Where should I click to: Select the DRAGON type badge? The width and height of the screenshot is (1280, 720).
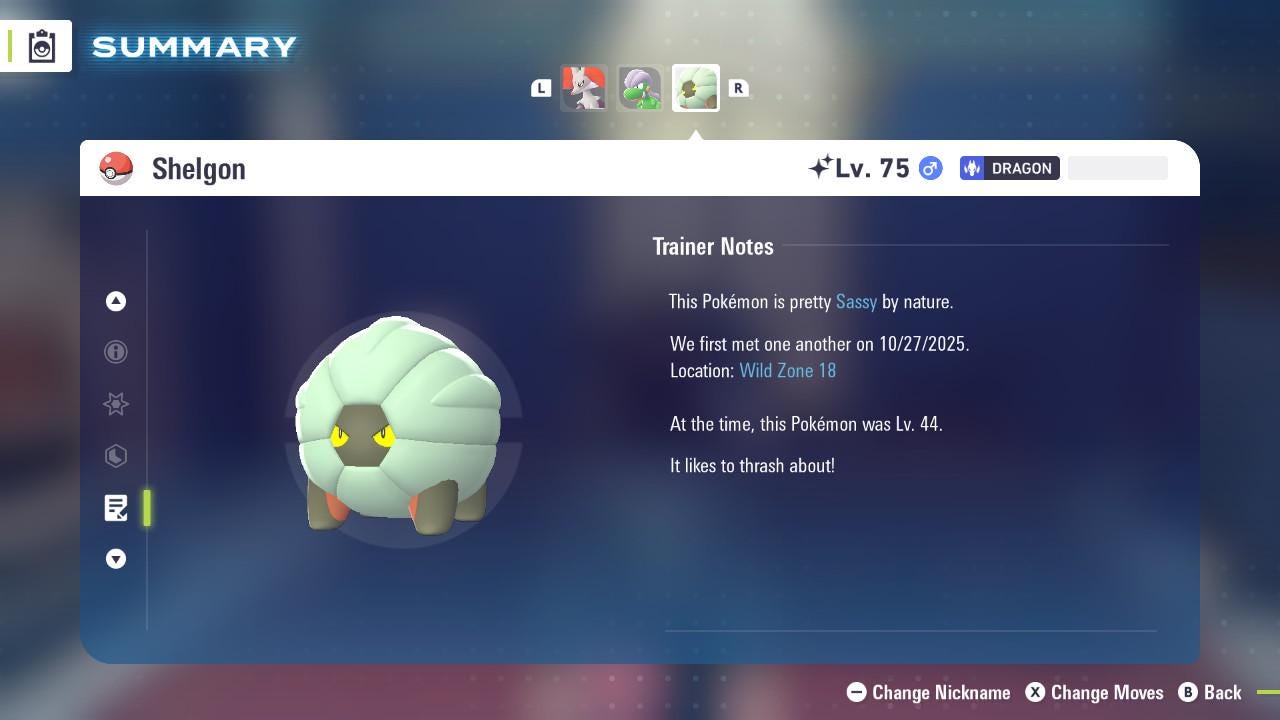(x=1009, y=168)
